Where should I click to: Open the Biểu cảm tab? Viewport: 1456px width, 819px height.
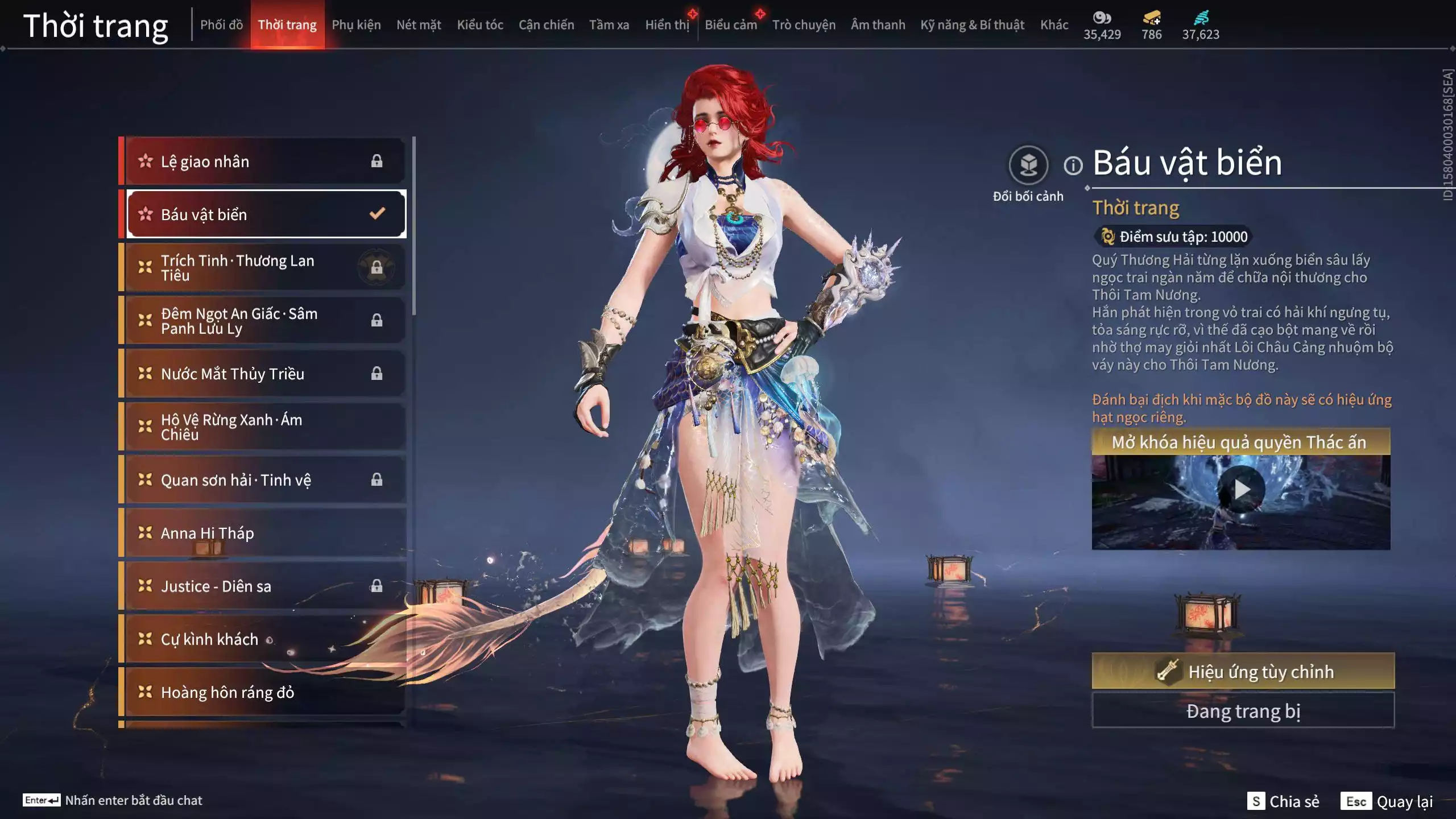click(x=731, y=24)
